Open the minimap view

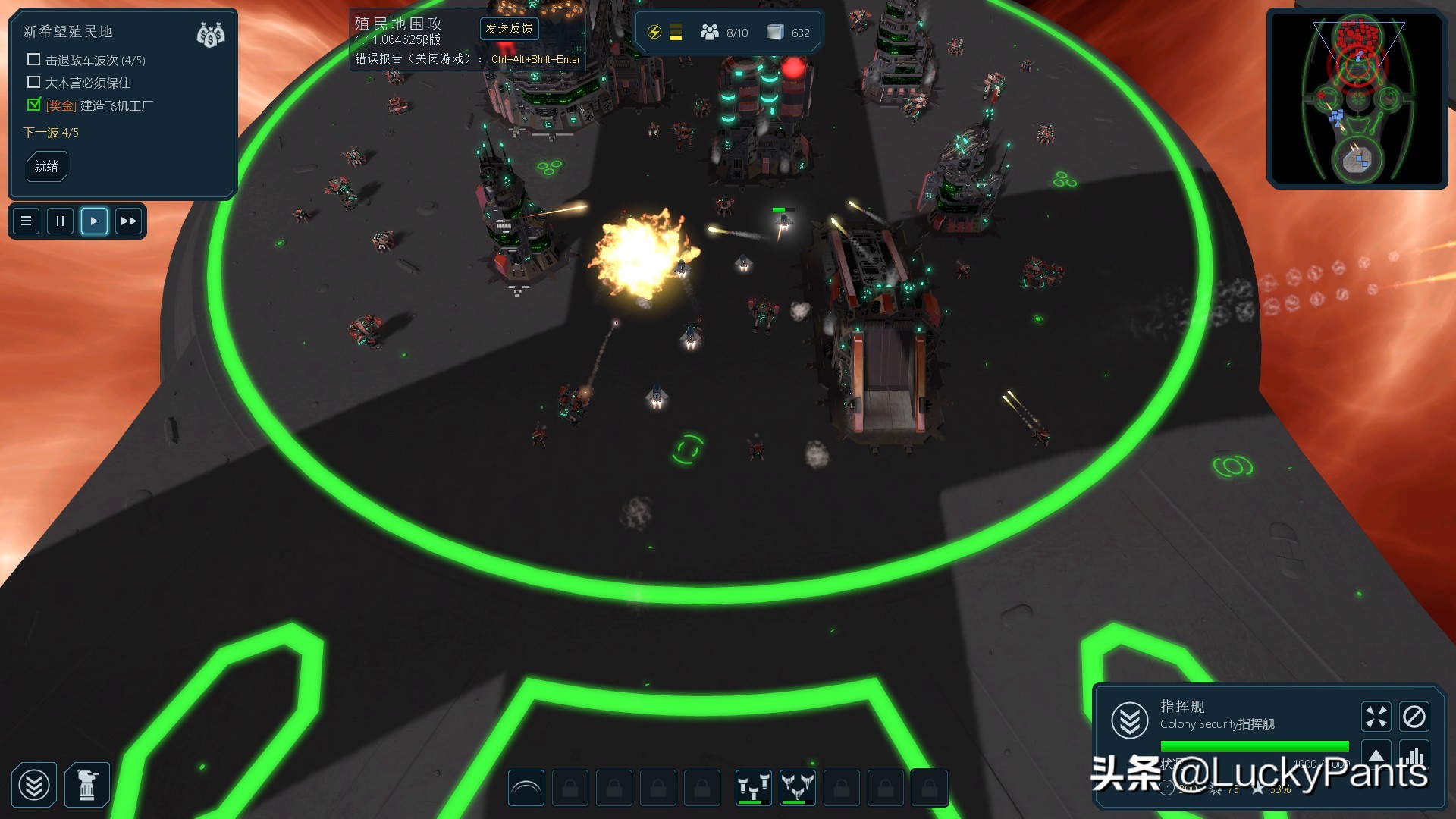pos(1357,99)
